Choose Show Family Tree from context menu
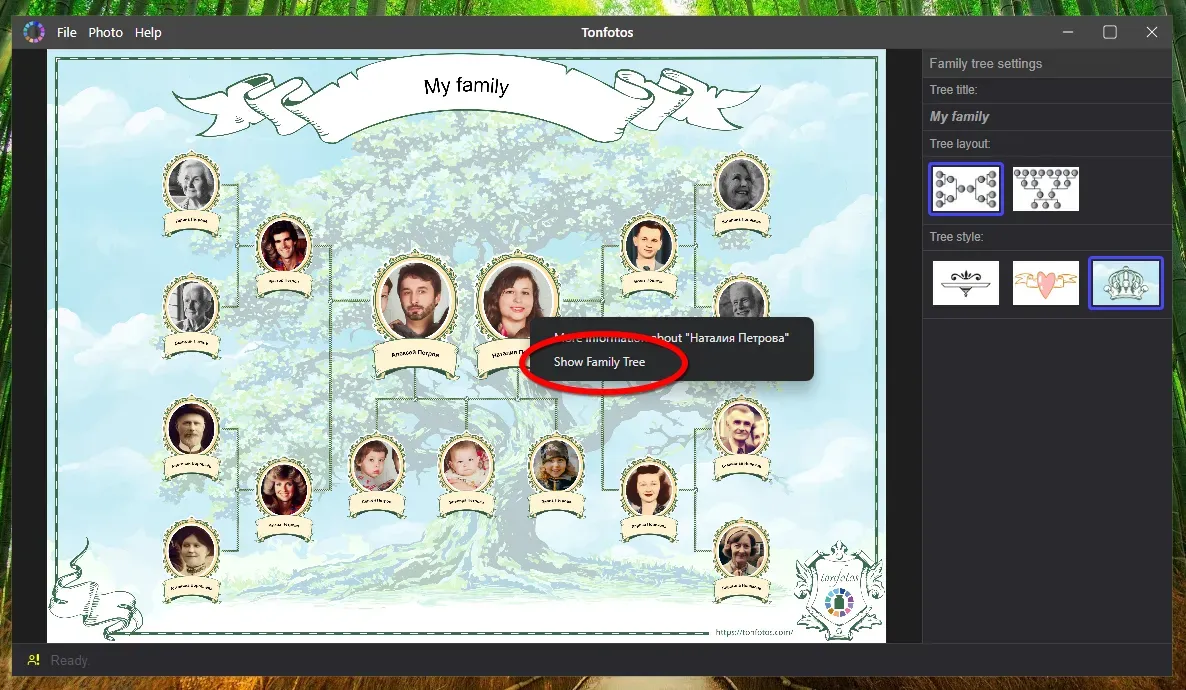The height and width of the screenshot is (690, 1186). coord(600,362)
